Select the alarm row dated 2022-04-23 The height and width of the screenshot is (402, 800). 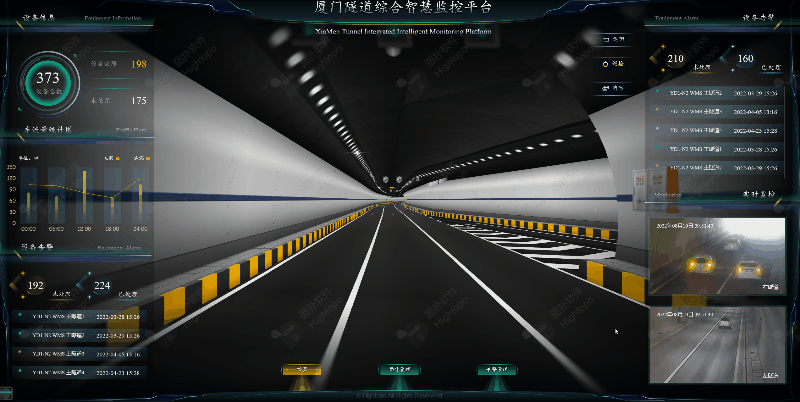(715, 130)
